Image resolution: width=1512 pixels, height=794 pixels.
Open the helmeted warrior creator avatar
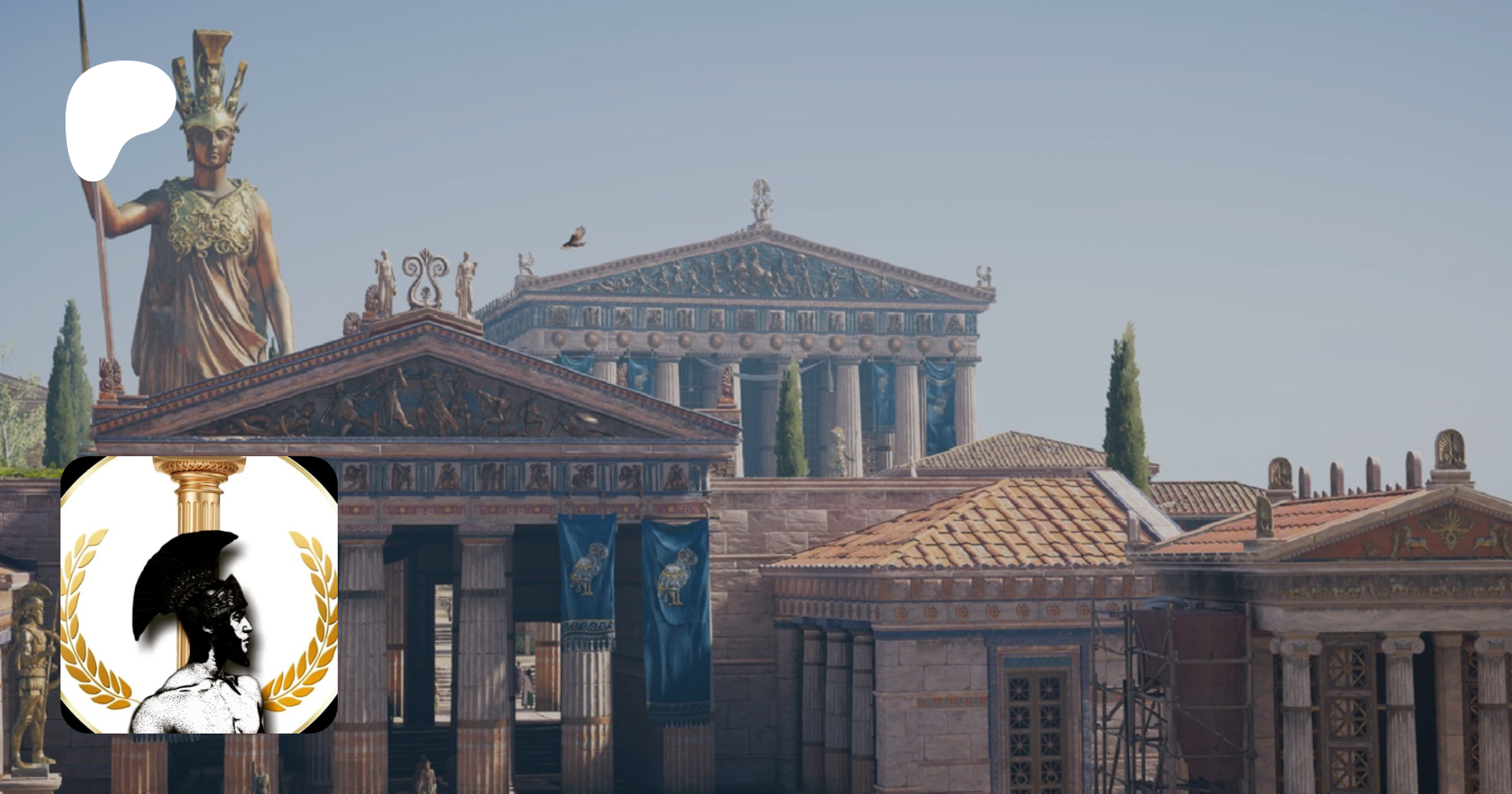[x=199, y=595]
